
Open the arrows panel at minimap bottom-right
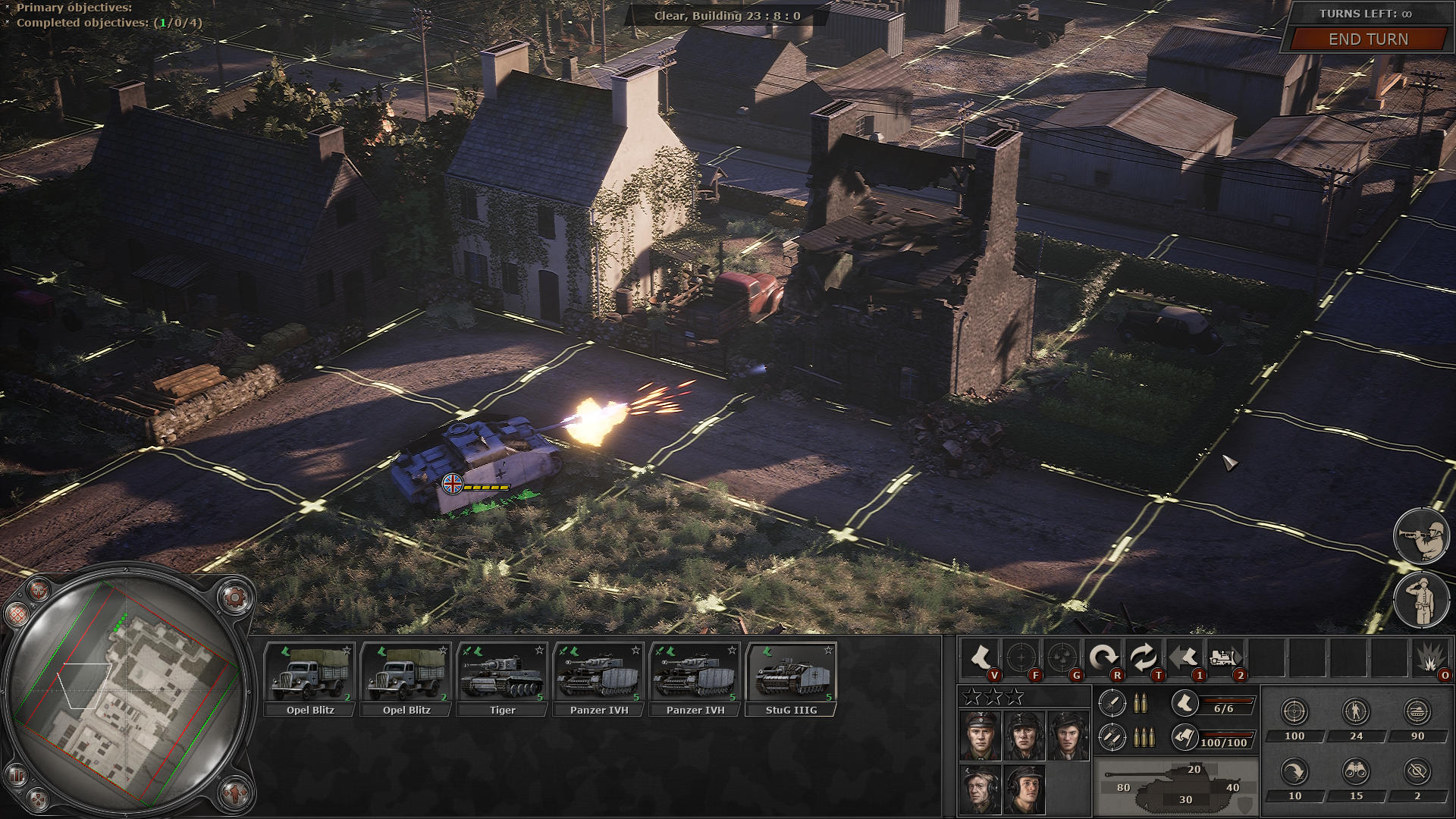point(235,795)
